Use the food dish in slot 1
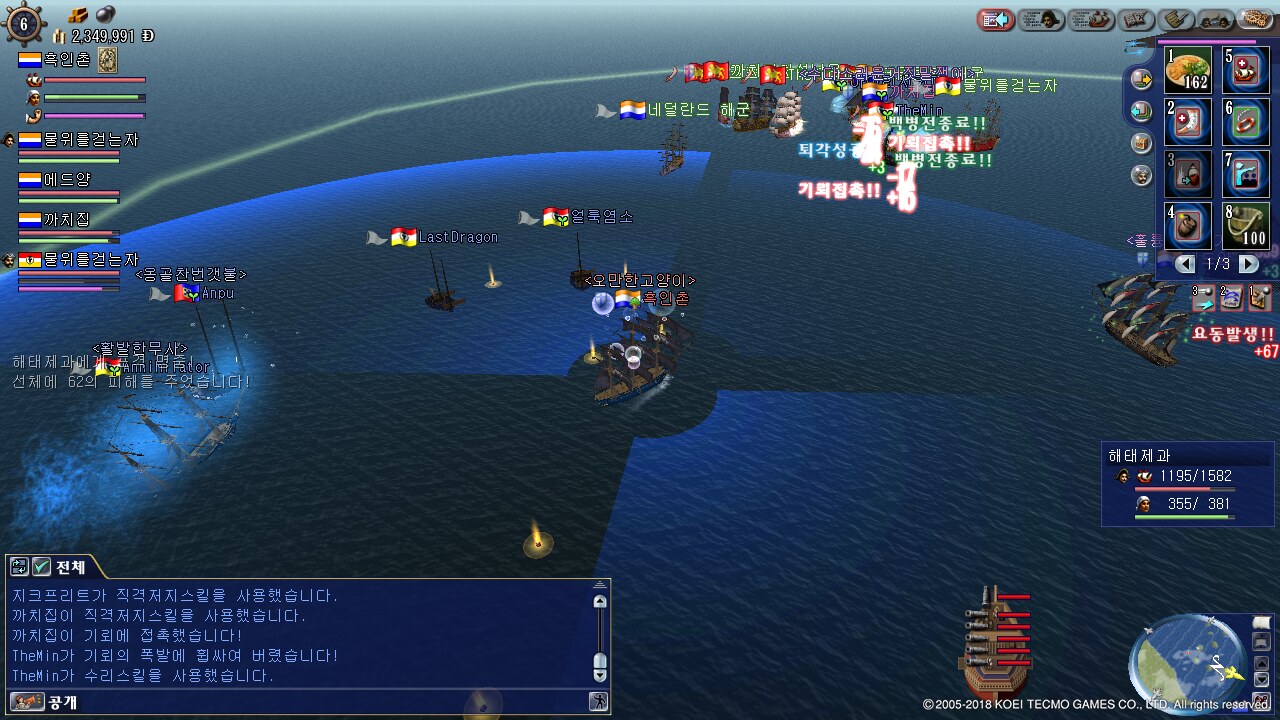The width and height of the screenshot is (1280, 720). [x=1188, y=70]
